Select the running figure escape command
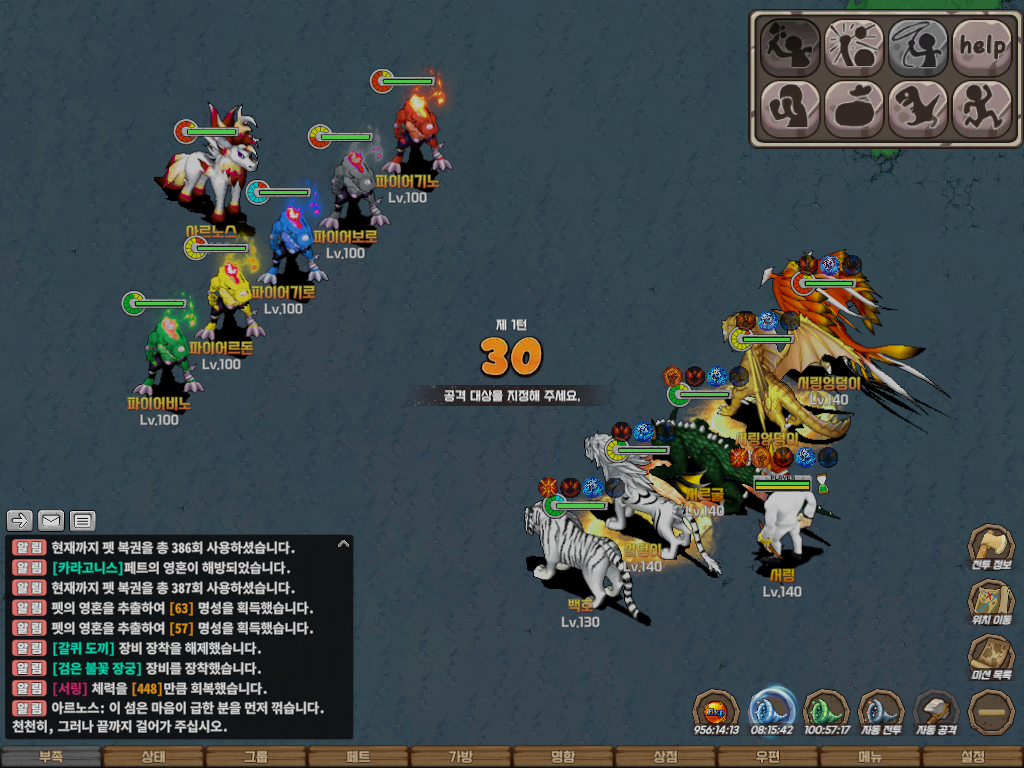The image size is (1024, 768). click(981, 106)
